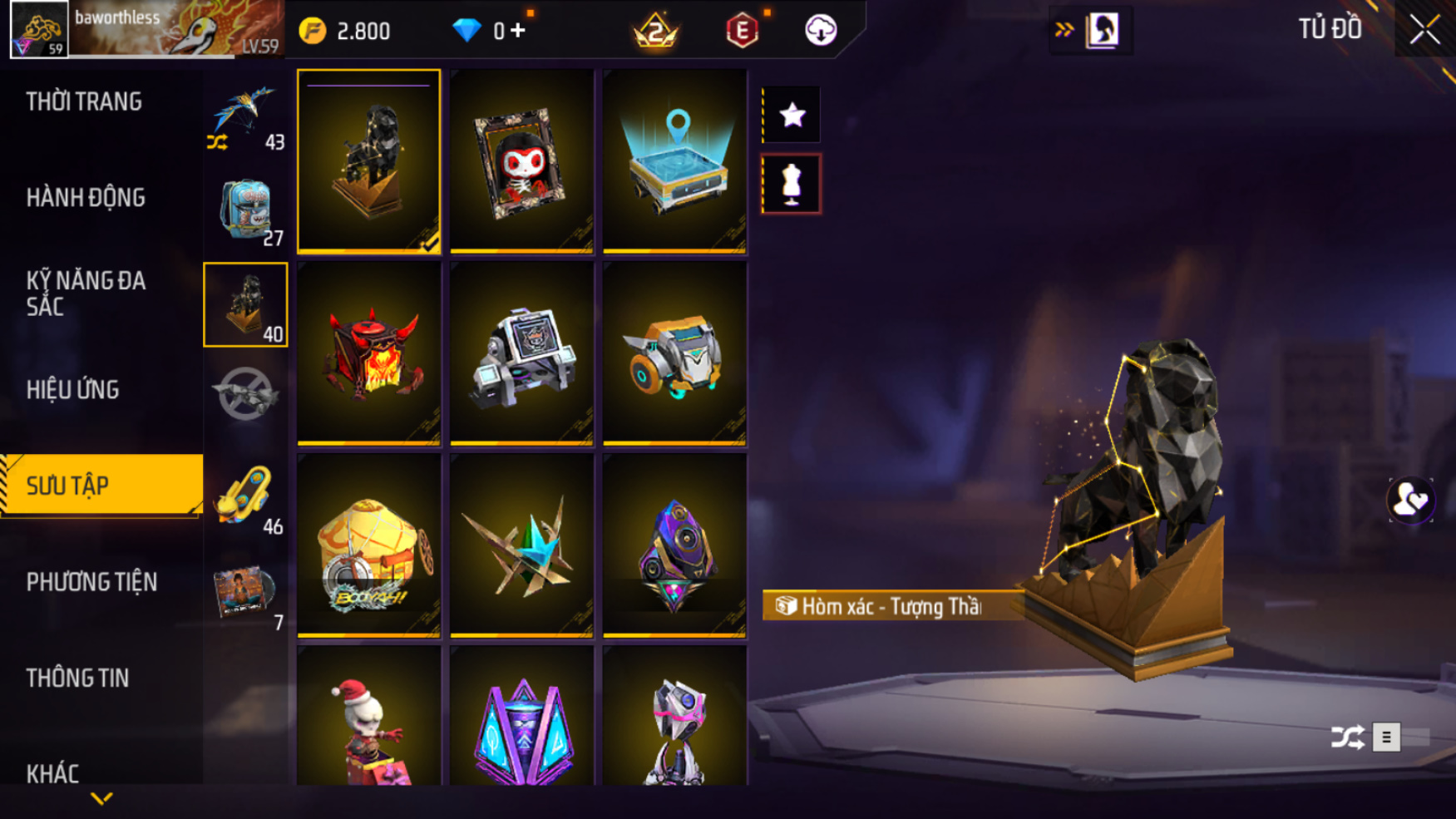Viewport: 1456px width, 819px height.
Task: Open the Hiệu Ứng category
Action: tap(73, 390)
